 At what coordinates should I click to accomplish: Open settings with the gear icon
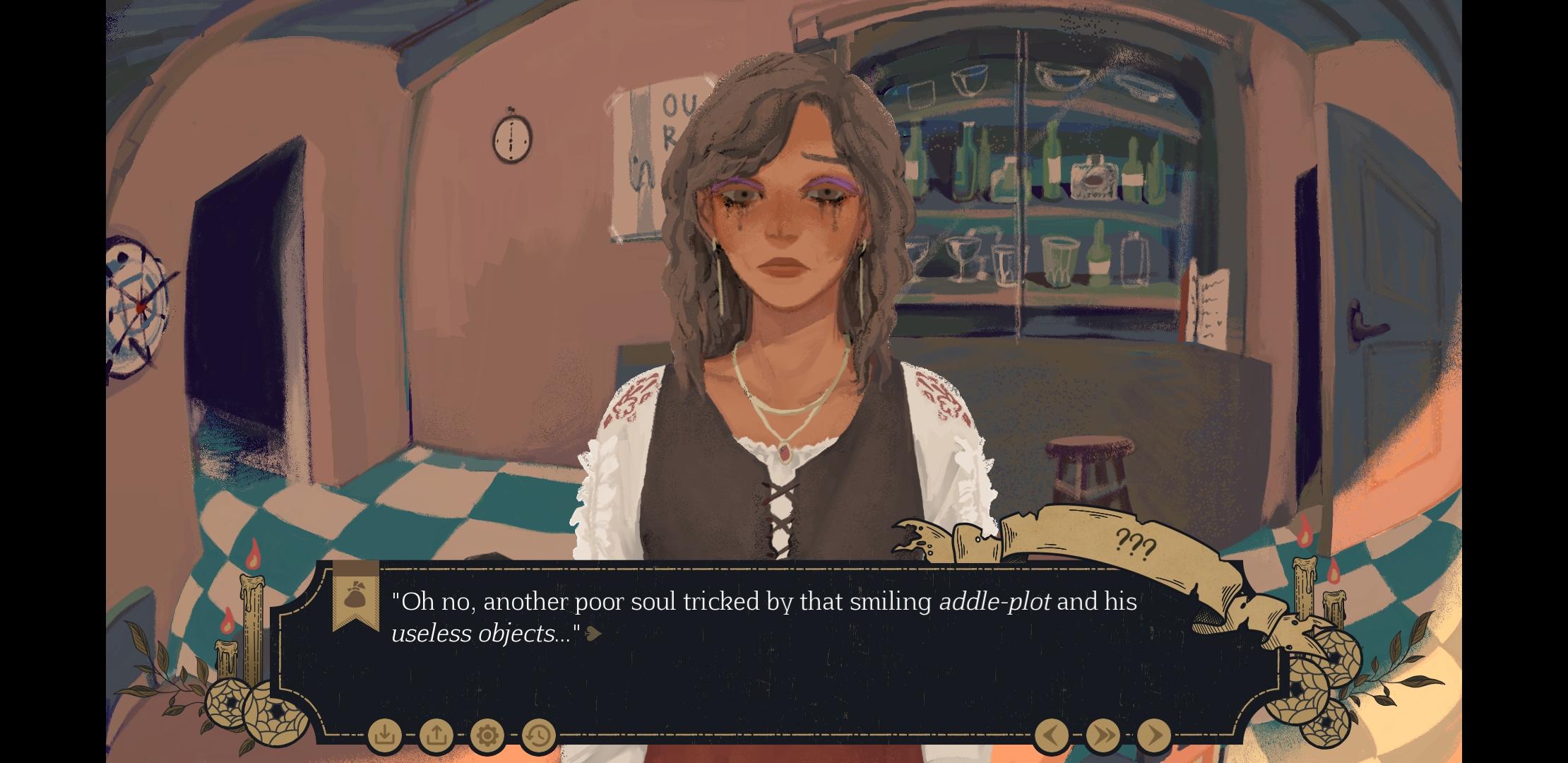(487, 735)
